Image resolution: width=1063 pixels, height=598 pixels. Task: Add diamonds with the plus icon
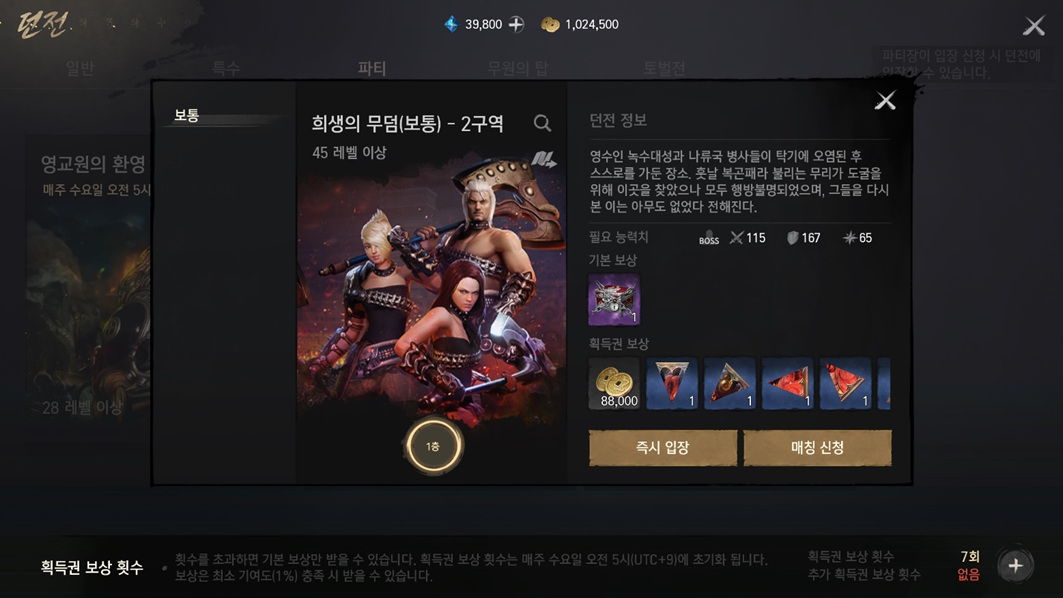516,24
